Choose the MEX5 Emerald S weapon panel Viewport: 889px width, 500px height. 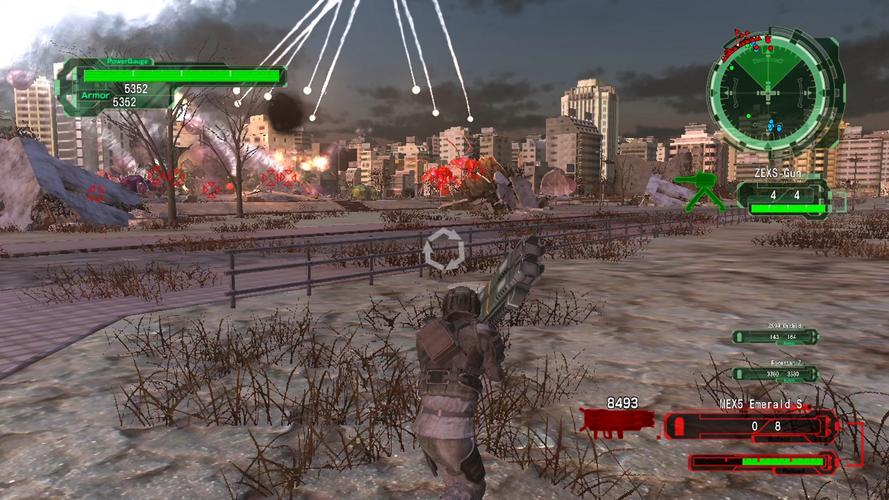[x=750, y=426]
